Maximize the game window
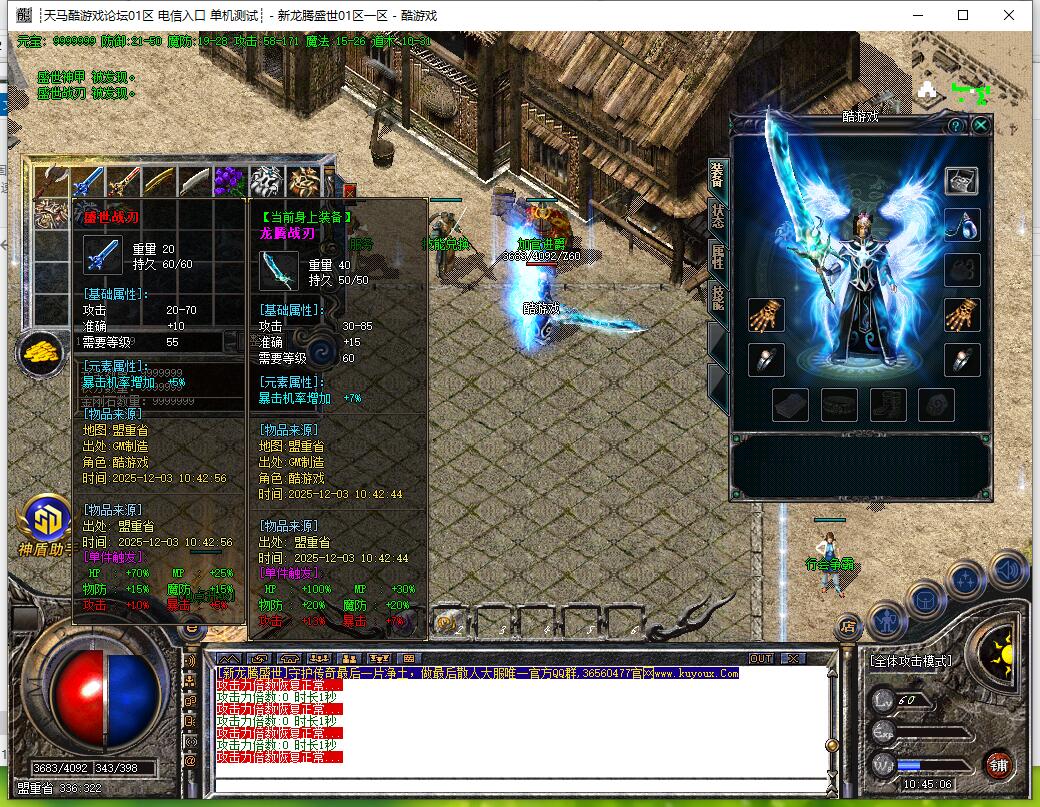The height and width of the screenshot is (807, 1040). tap(963, 15)
